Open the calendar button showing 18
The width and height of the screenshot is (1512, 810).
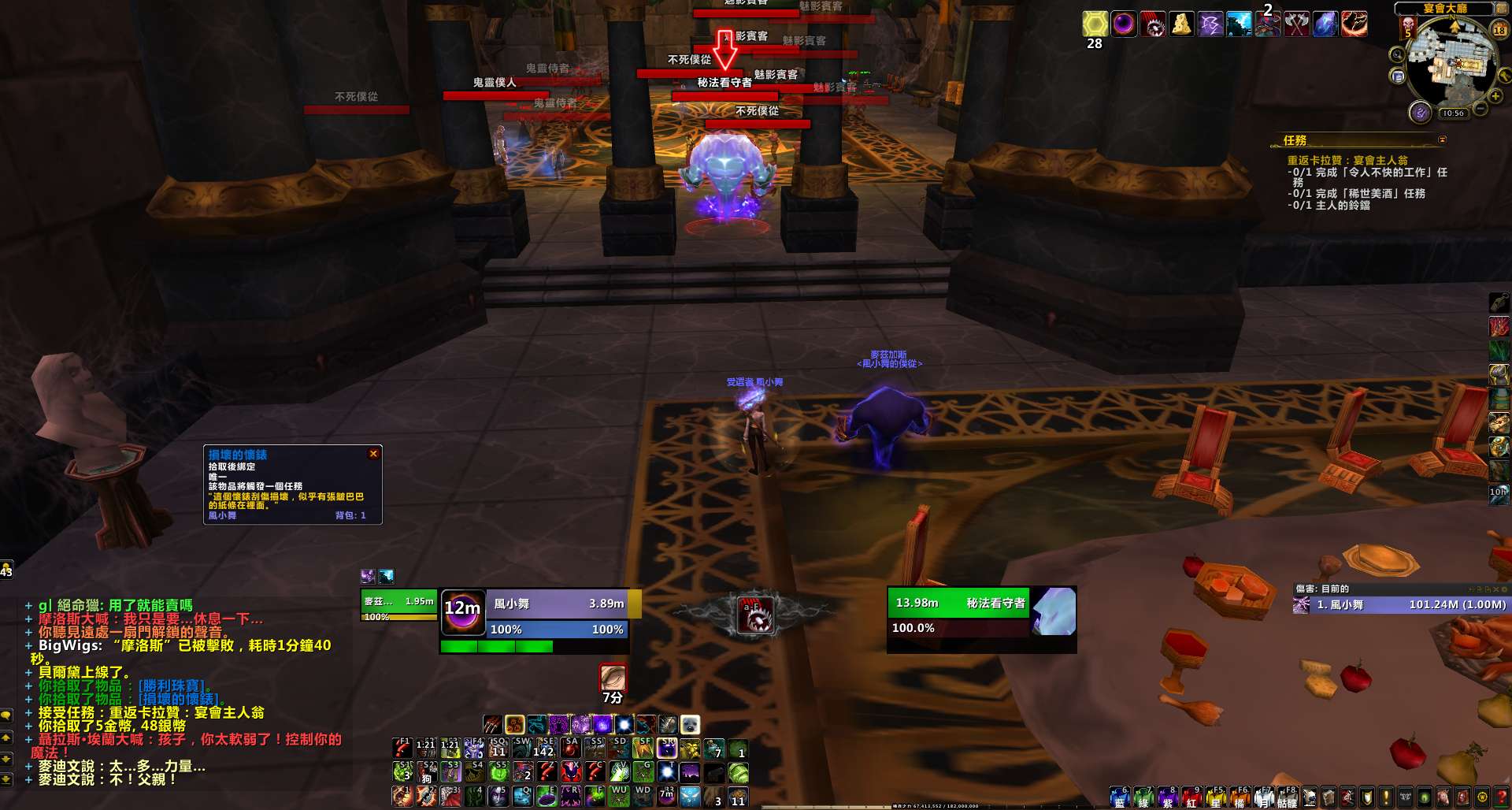click(x=1499, y=30)
